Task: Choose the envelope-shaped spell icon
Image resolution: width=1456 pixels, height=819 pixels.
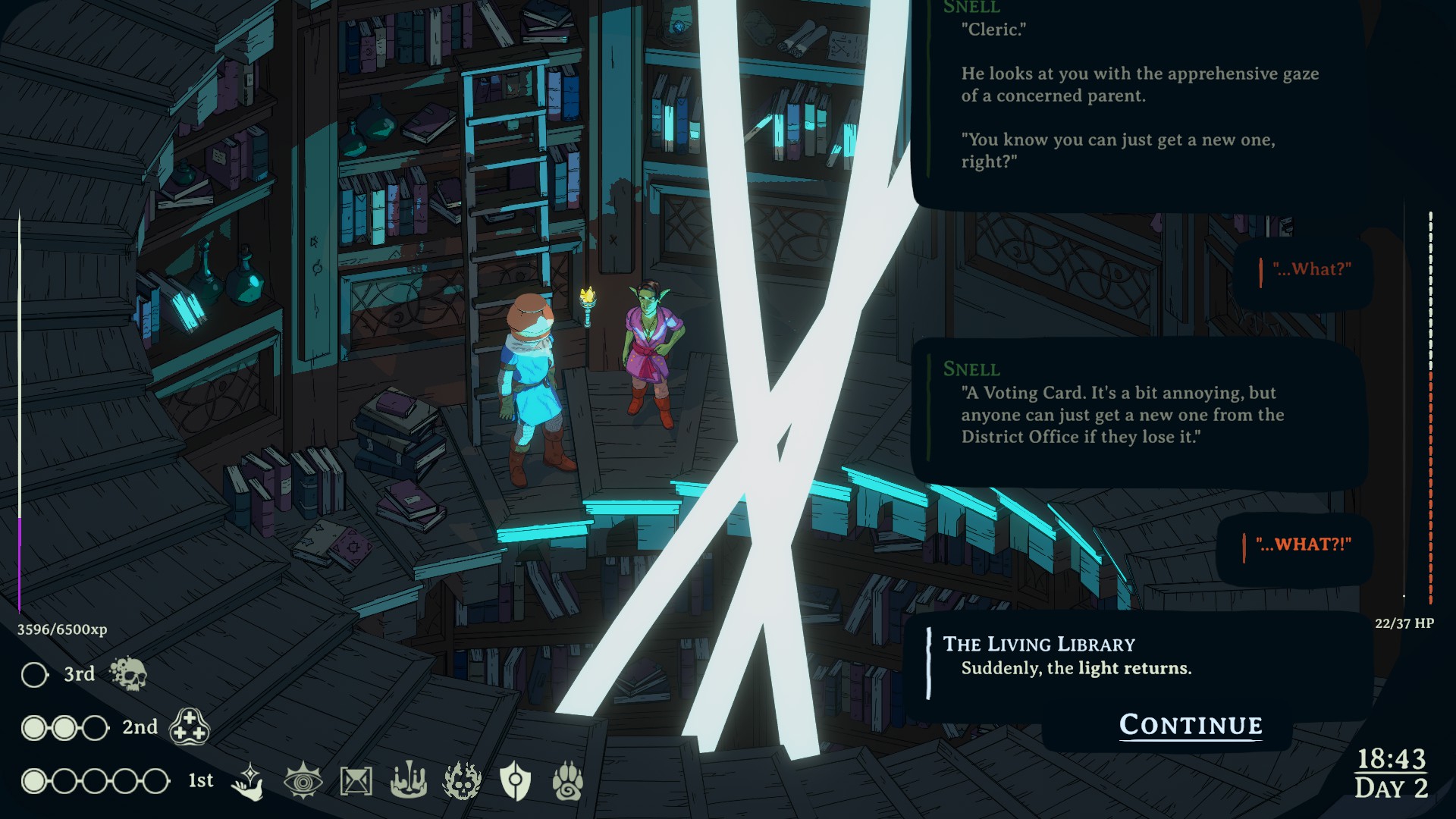Action: 356,781
